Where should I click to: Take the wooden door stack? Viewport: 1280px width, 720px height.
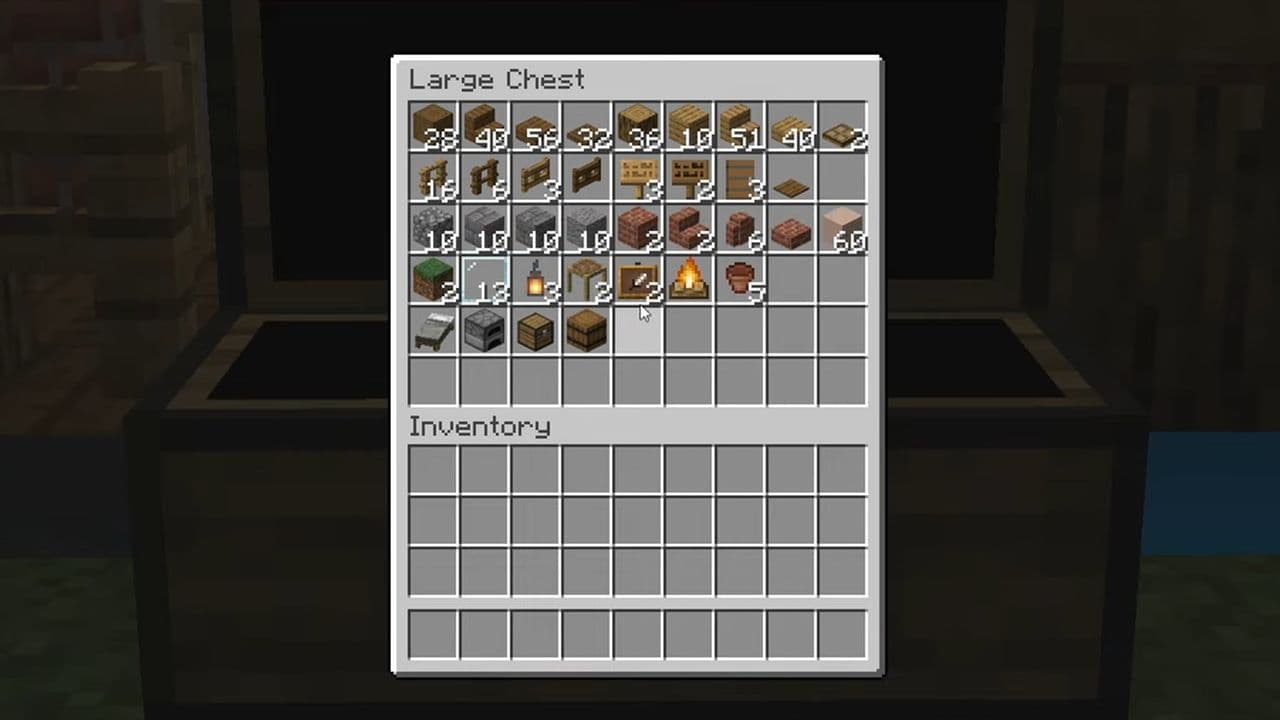point(740,178)
